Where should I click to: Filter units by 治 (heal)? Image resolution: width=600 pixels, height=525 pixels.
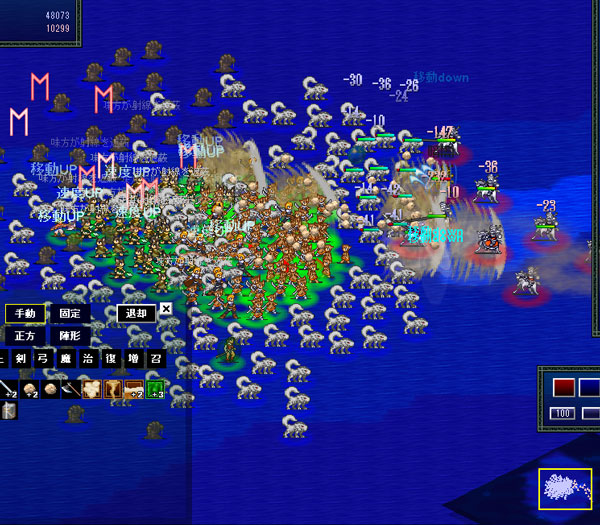click(87, 360)
